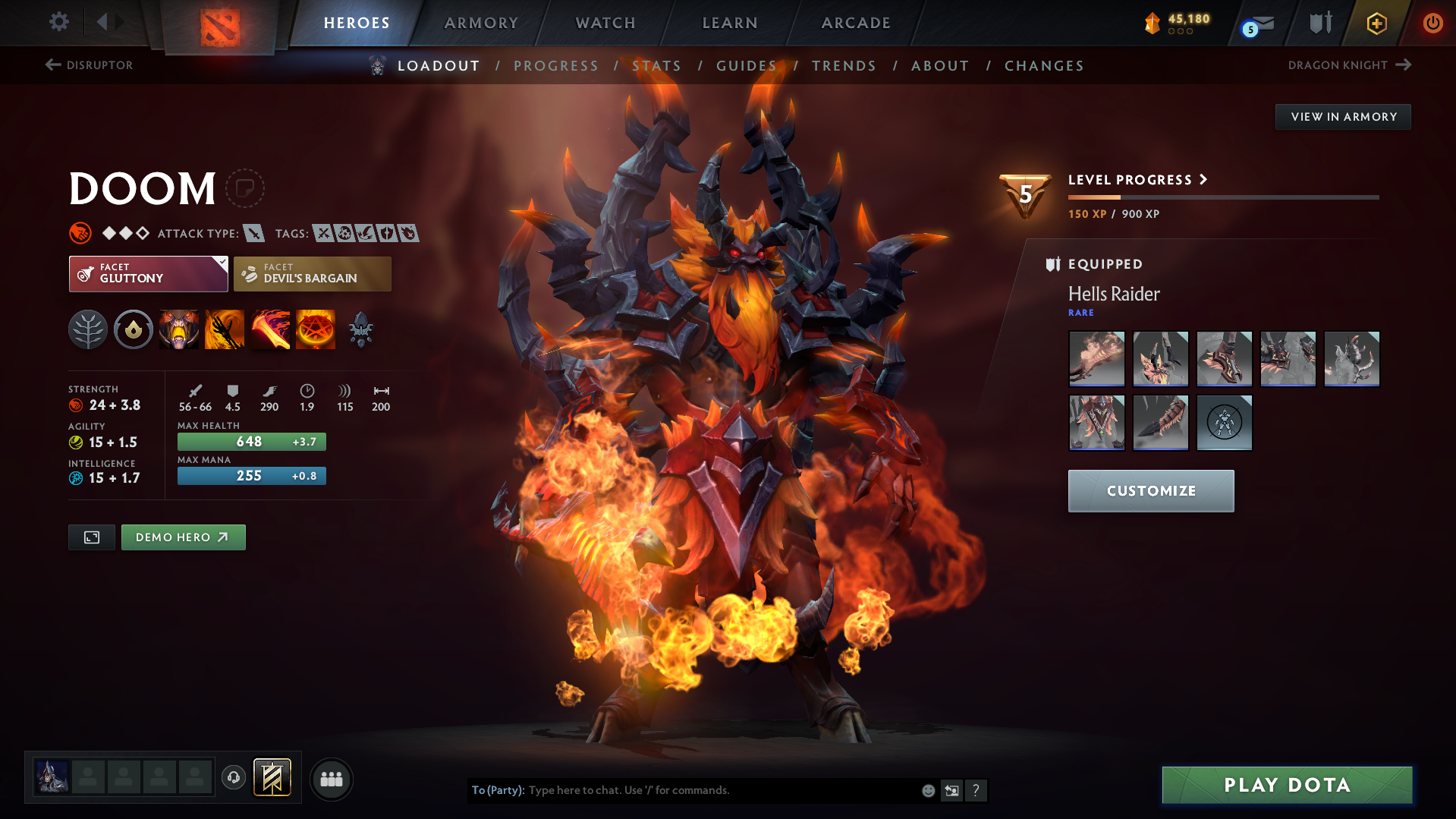The height and width of the screenshot is (819, 1456).
Task: Open the friends list icon
Action: point(331,779)
